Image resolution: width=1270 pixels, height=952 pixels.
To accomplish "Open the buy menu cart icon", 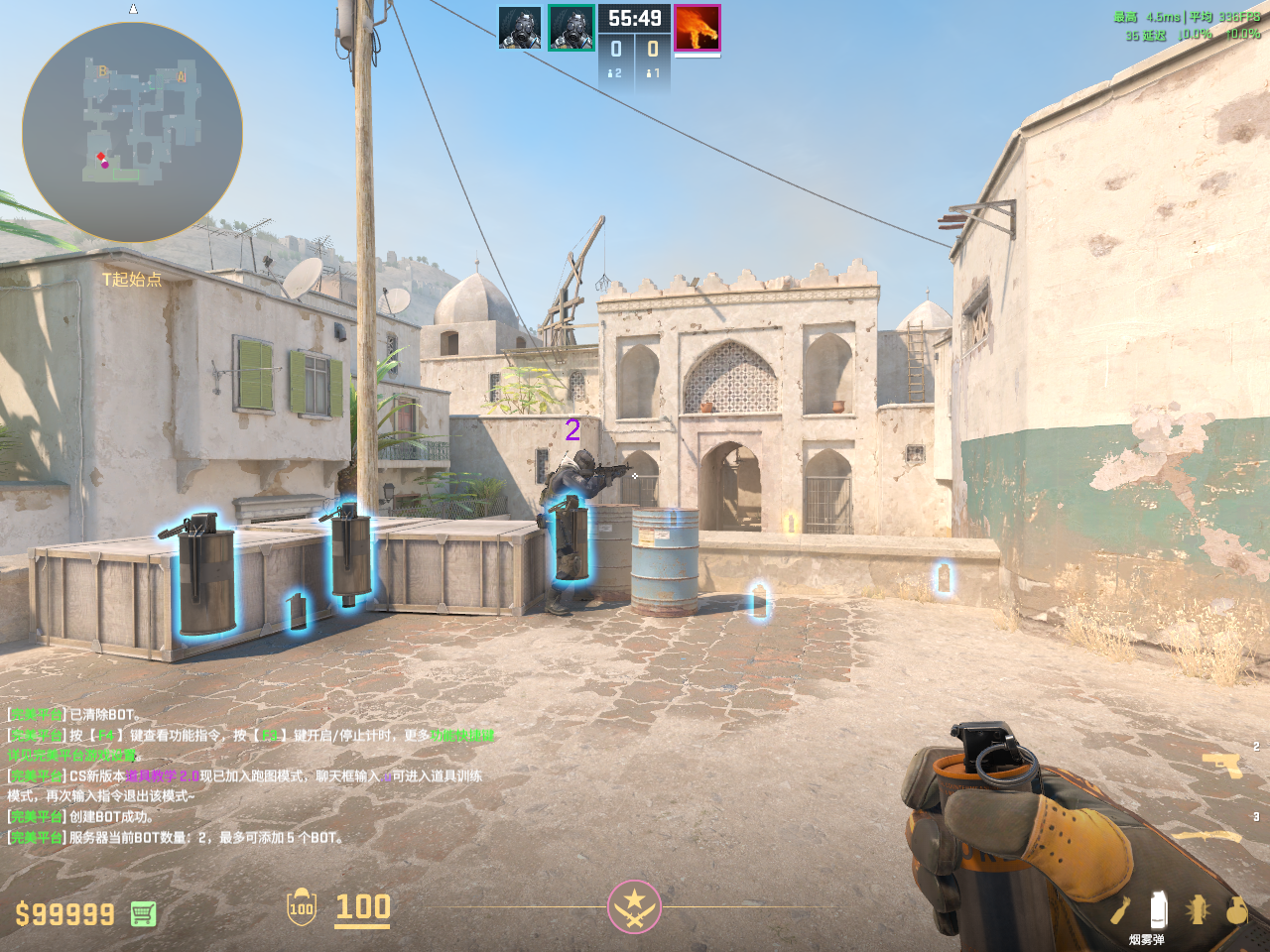I will pyautogui.click(x=143, y=913).
